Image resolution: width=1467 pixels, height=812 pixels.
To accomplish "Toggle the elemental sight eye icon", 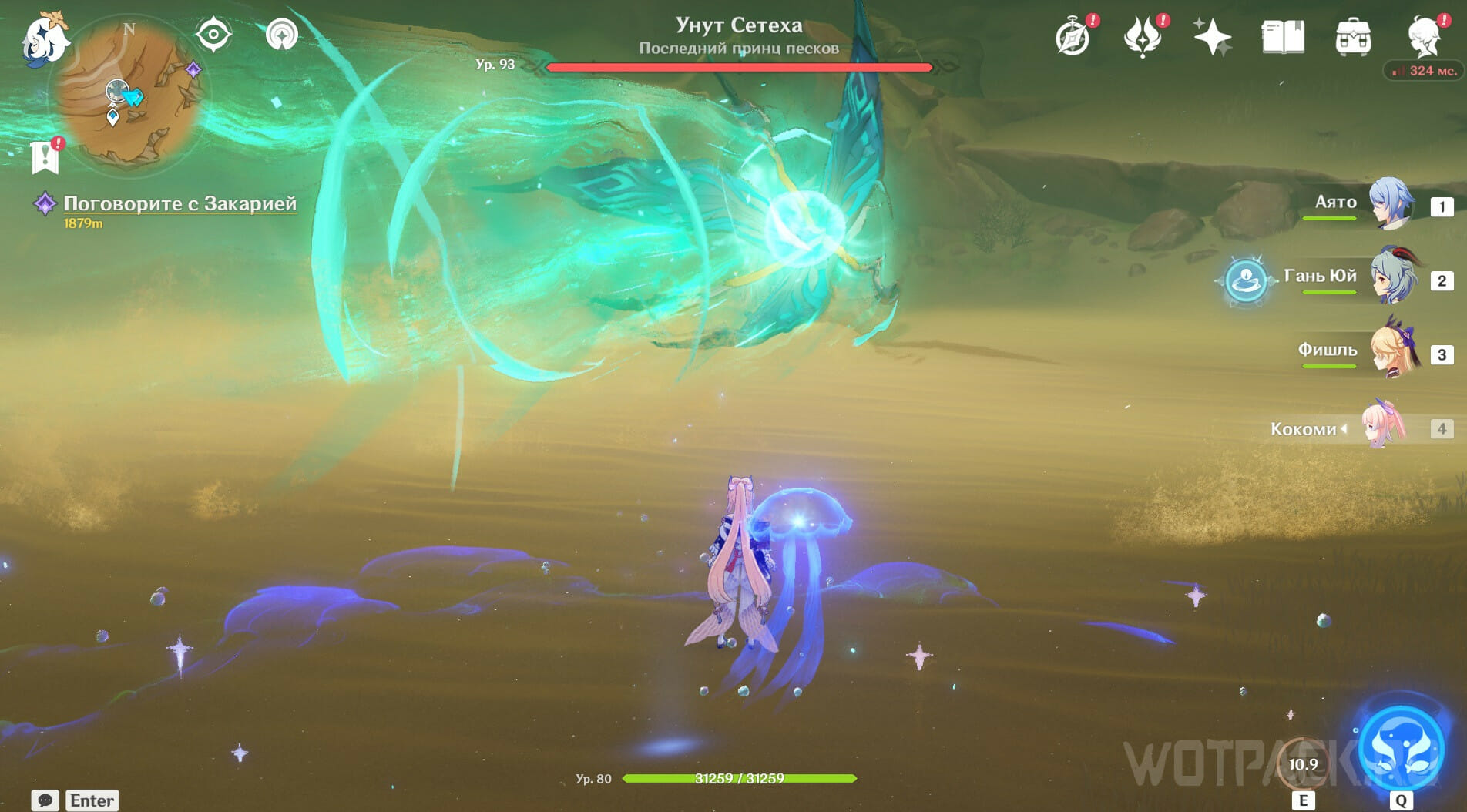I will 213,35.
